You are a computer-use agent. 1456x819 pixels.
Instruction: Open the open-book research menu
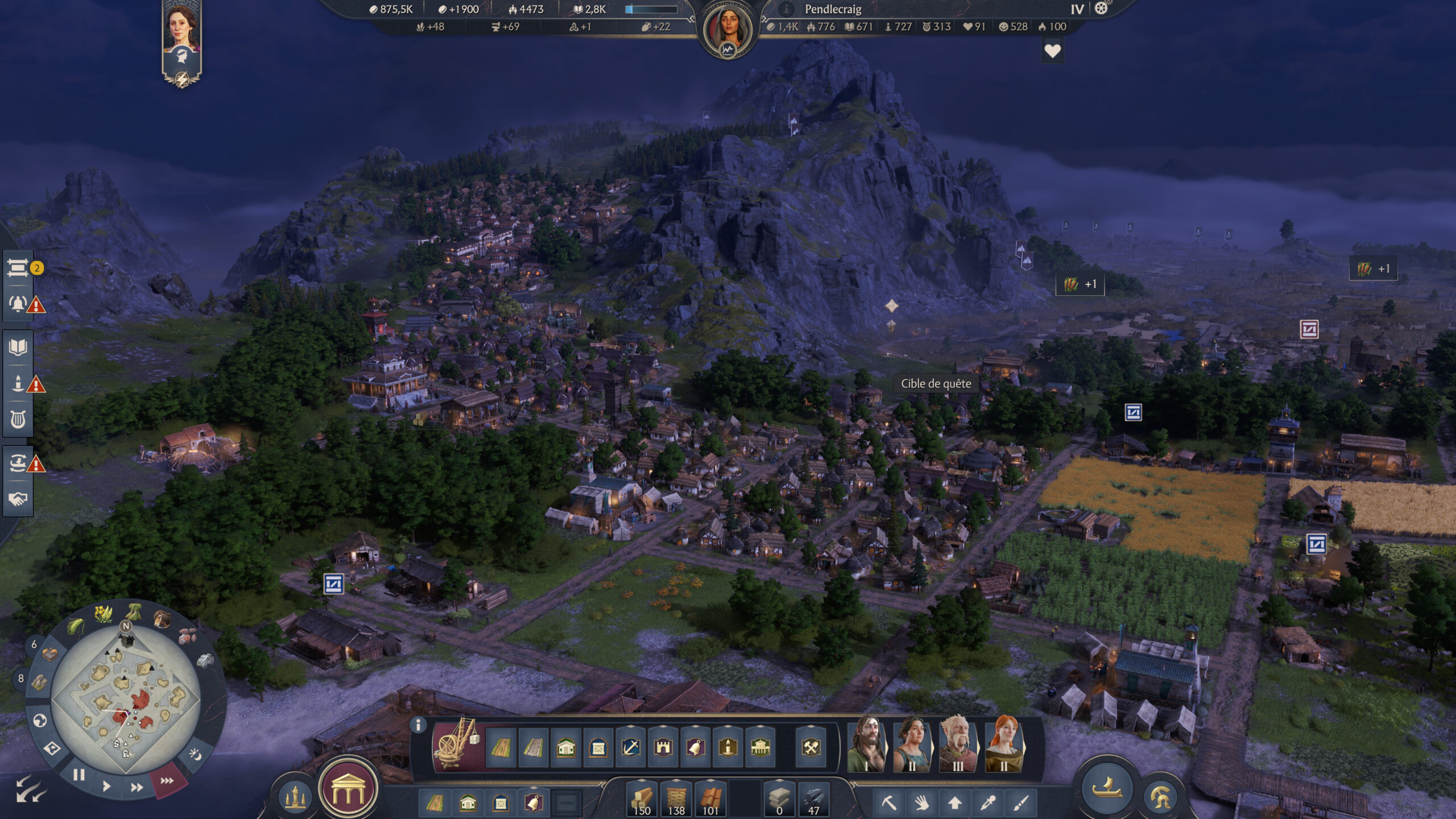click(x=18, y=347)
